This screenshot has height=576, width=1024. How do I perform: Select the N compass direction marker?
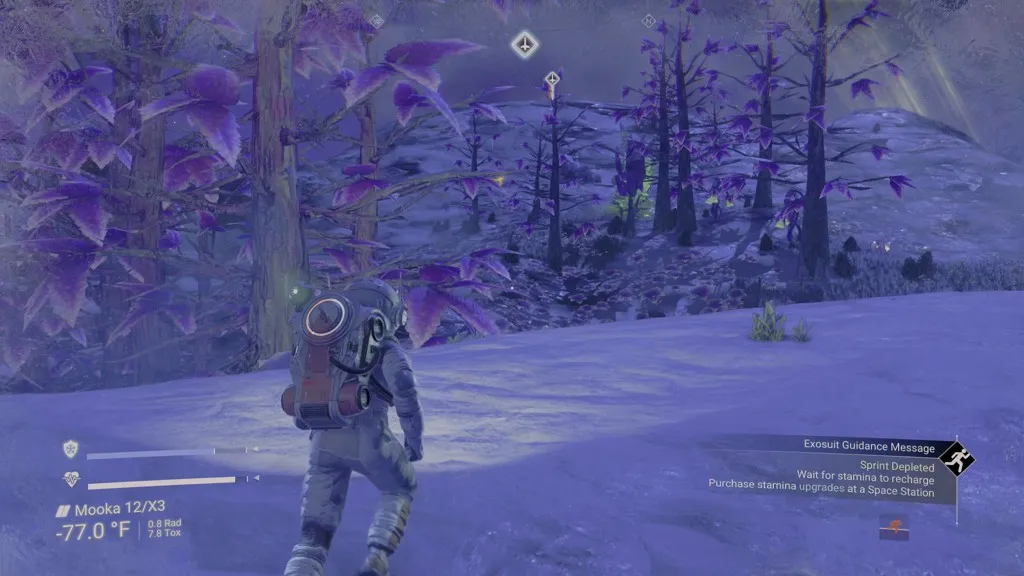tap(648, 20)
